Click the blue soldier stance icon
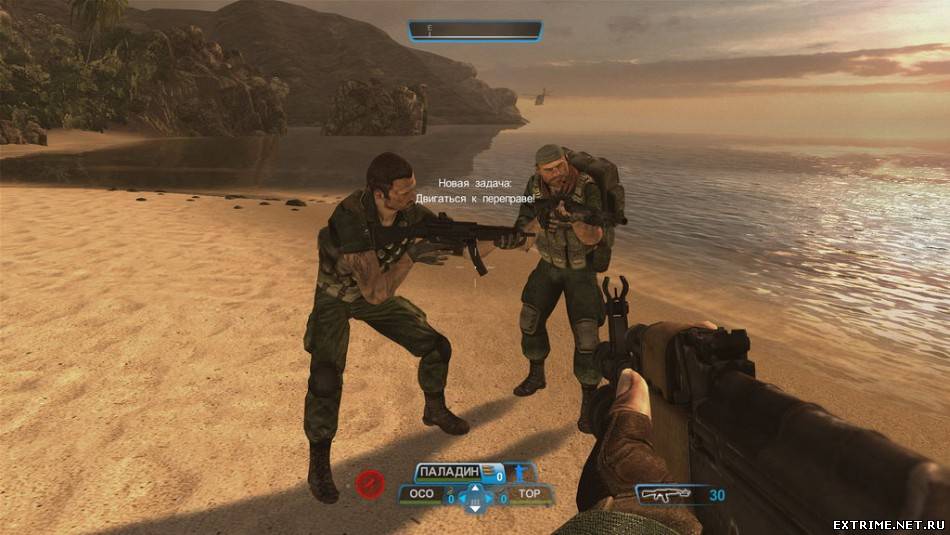 coord(519,472)
